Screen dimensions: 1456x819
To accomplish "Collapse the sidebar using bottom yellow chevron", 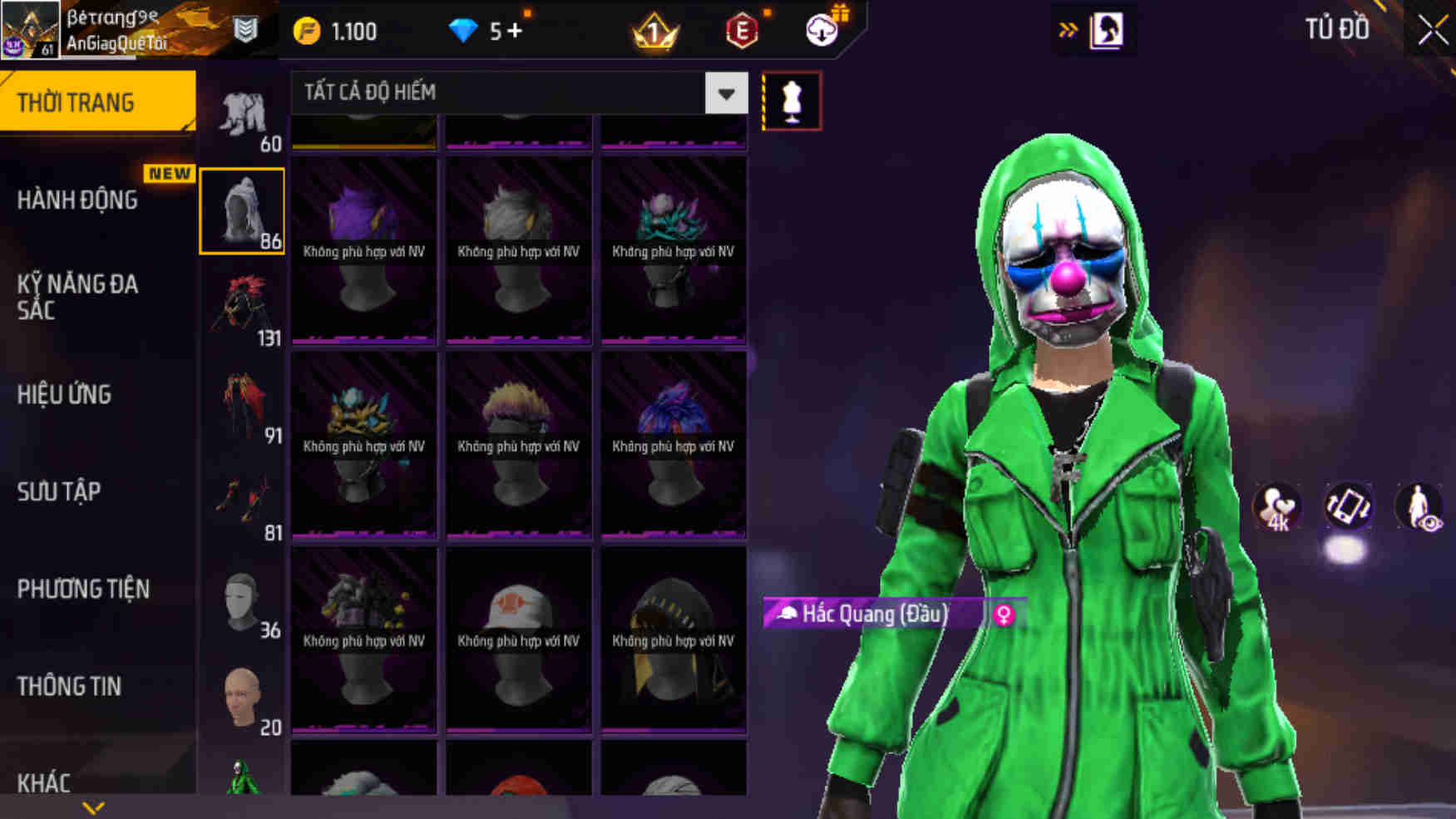I will tap(91, 805).
